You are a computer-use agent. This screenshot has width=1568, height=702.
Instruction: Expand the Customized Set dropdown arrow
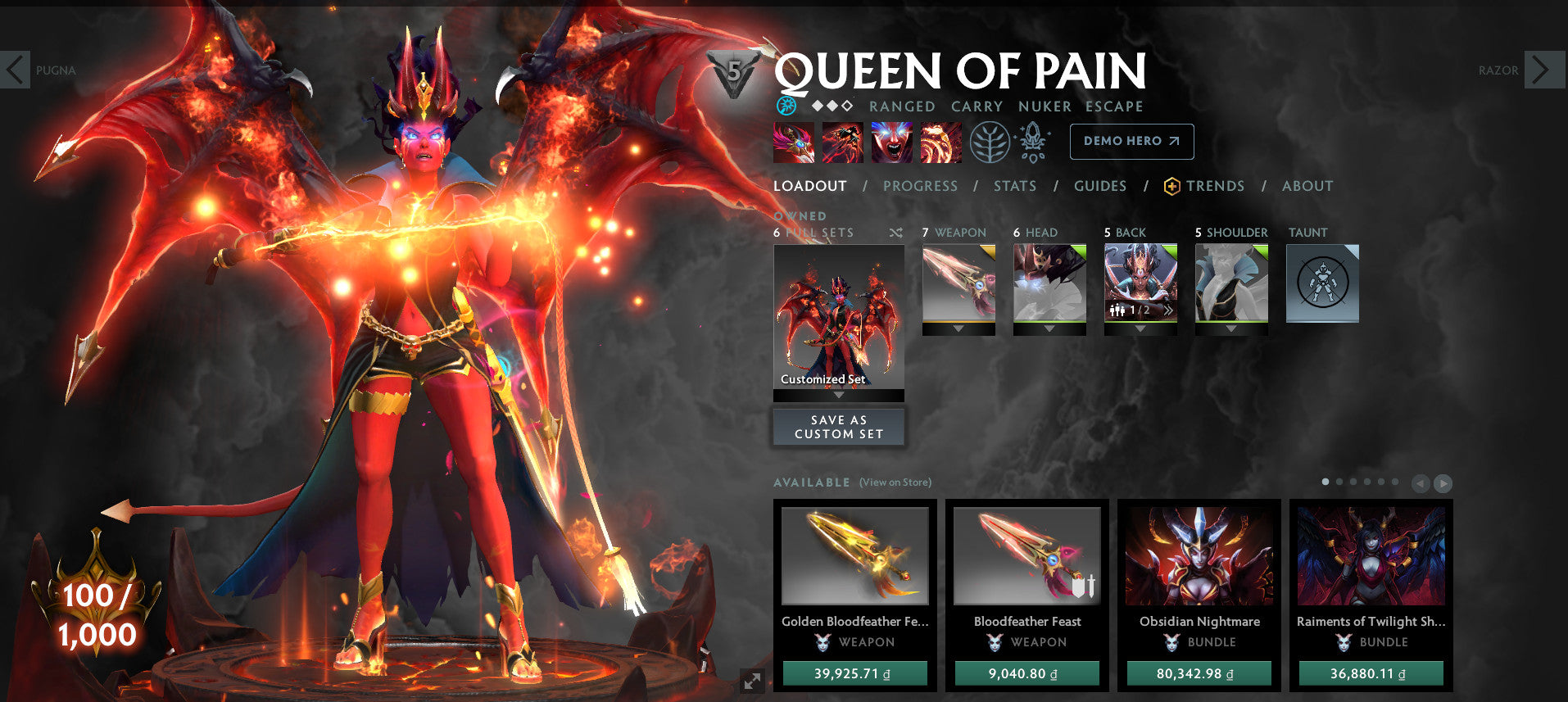pos(838,394)
